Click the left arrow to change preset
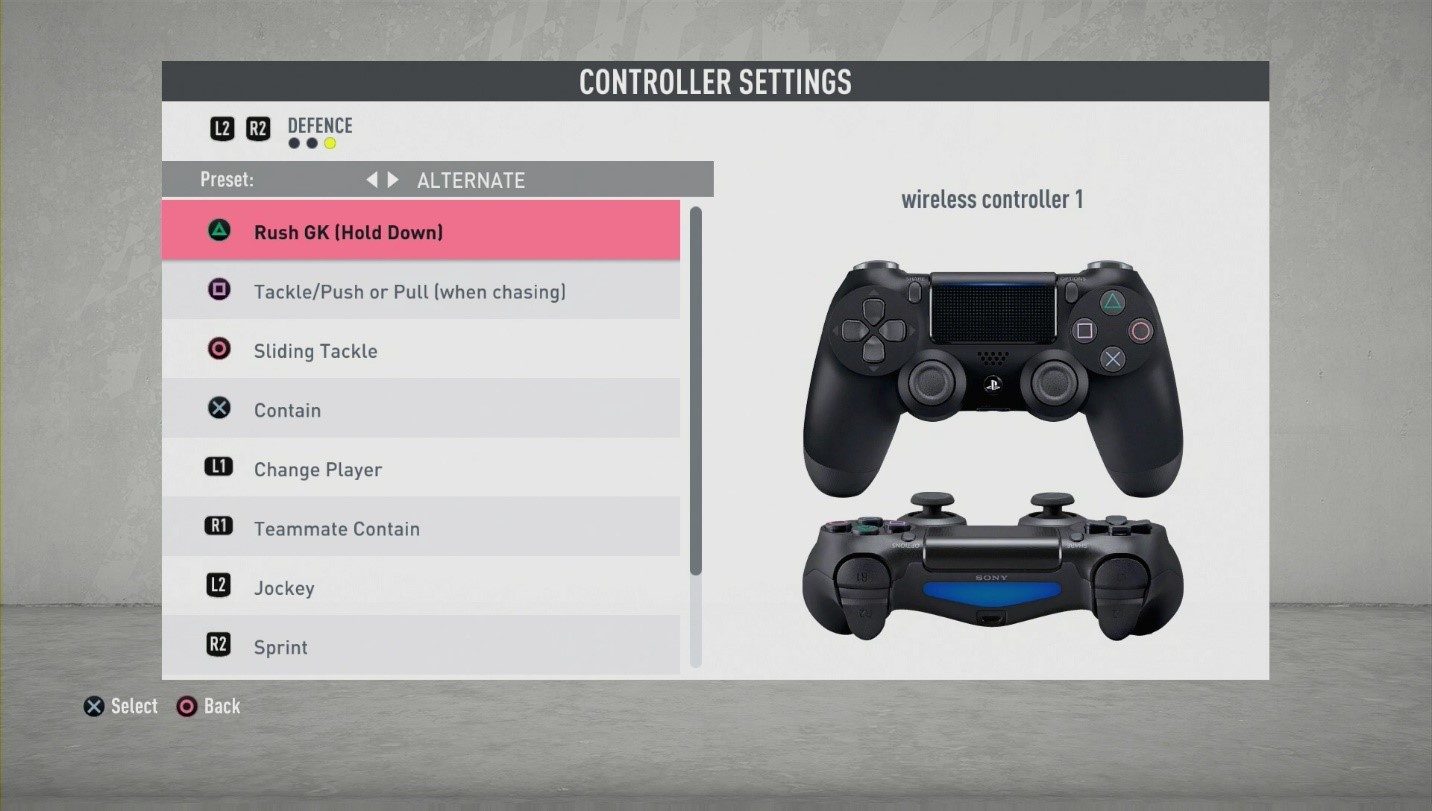 point(372,179)
